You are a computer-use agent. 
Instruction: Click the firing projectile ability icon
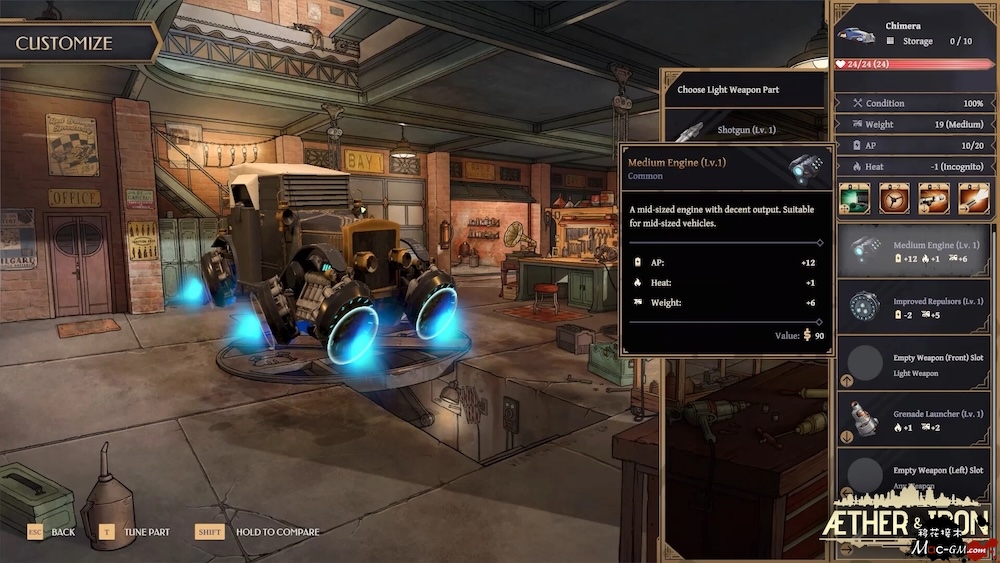click(x=973, y=198)
